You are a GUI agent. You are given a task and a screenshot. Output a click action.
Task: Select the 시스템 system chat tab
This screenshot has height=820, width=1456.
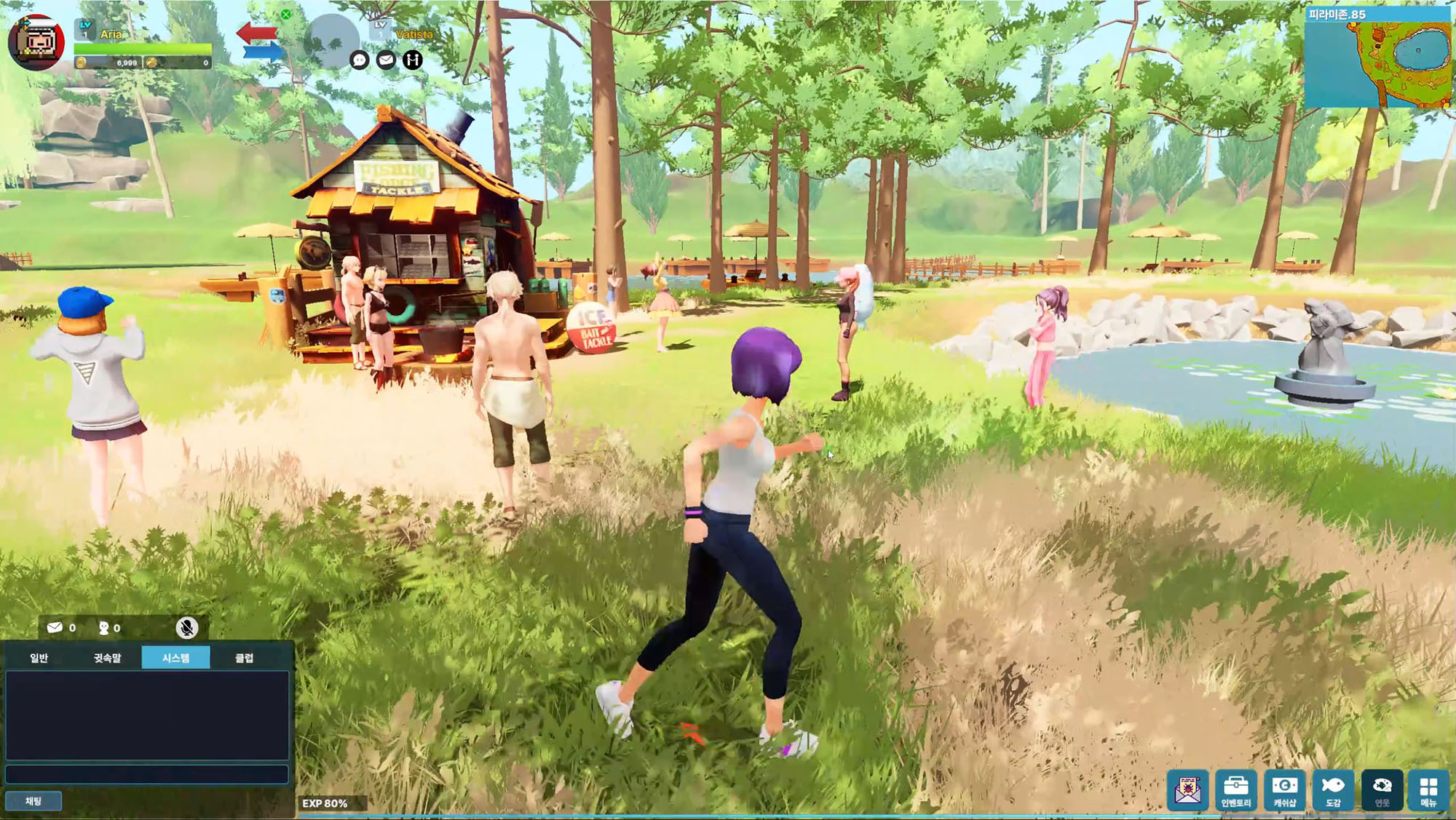coord(175,658)
